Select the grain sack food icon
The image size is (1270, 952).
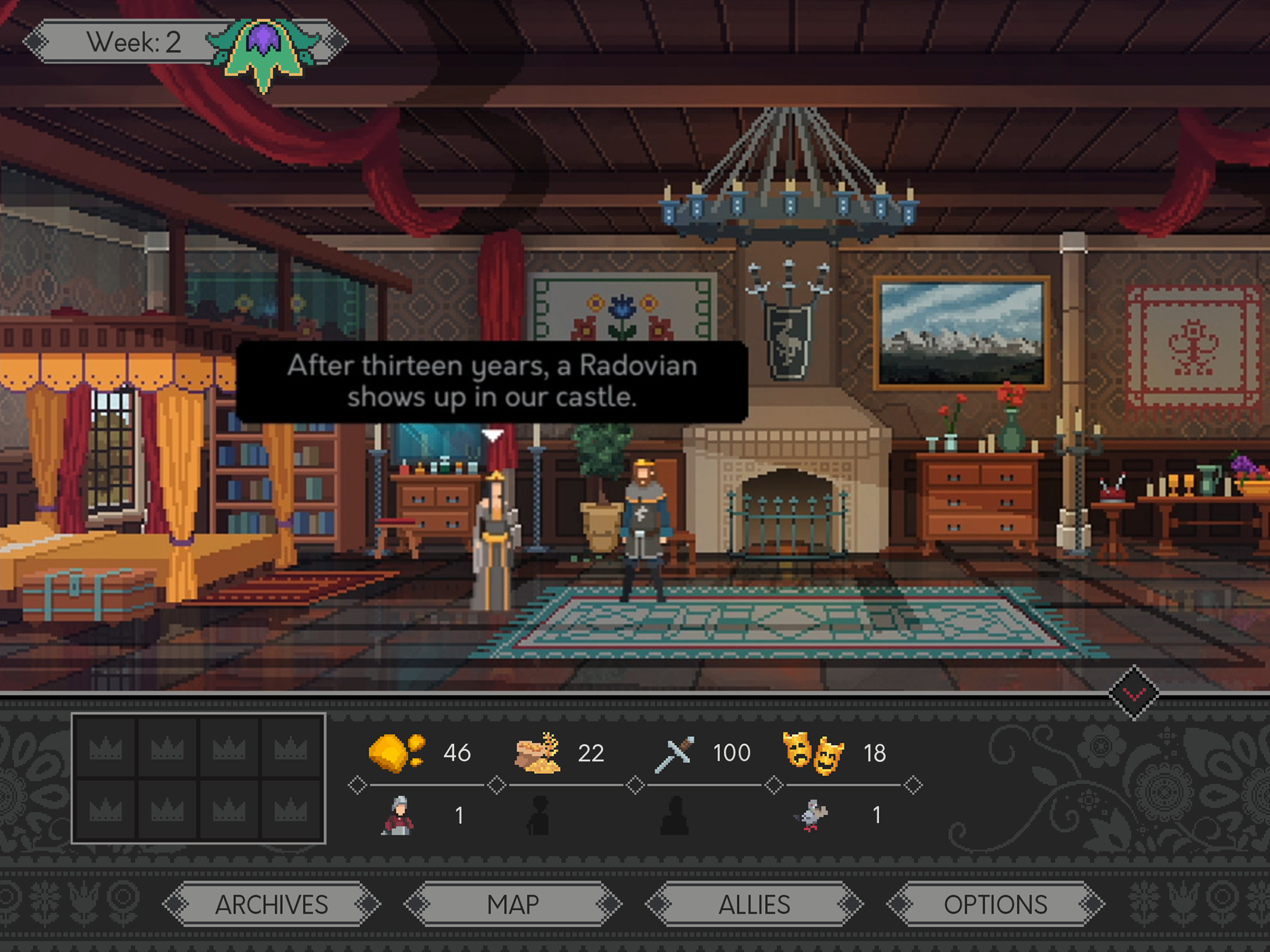[538, 752]
